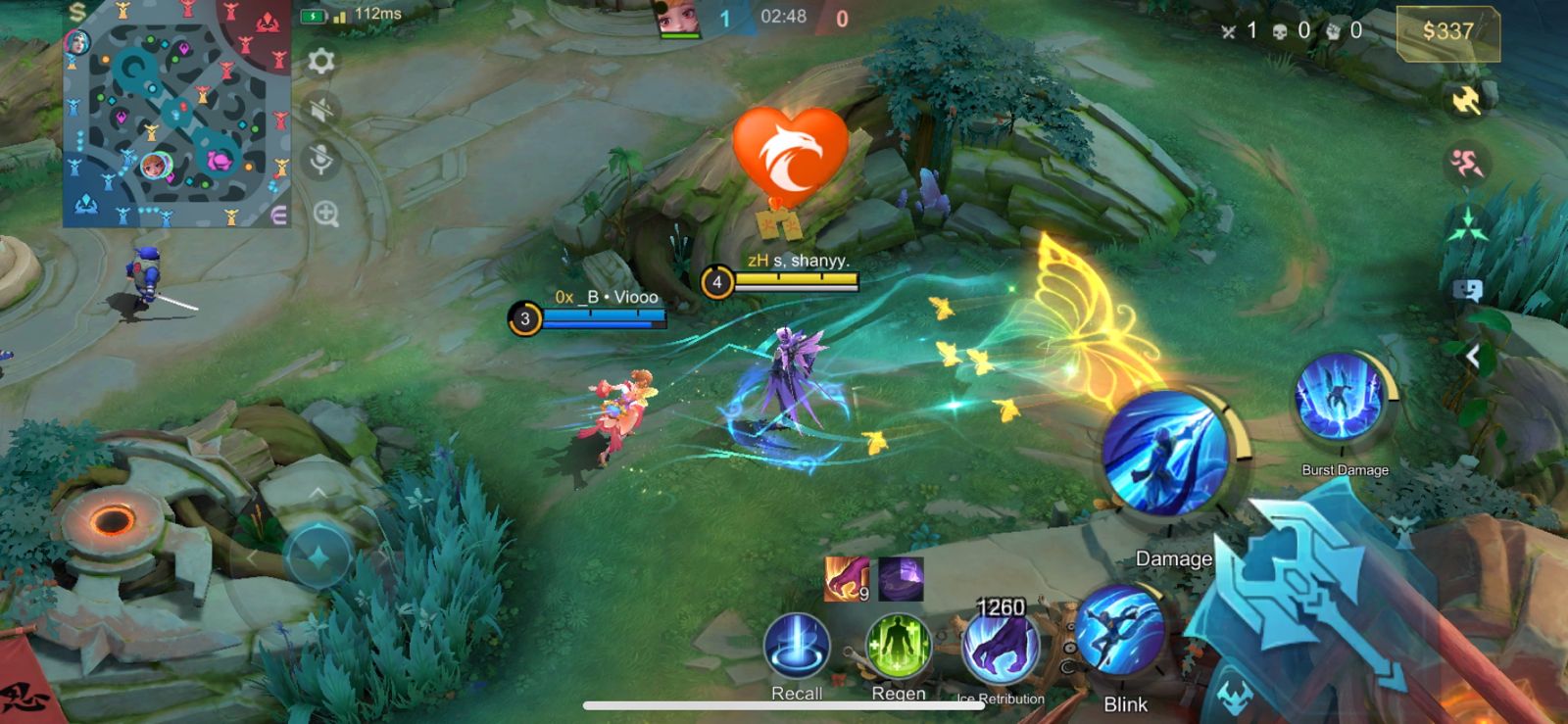Open the settings gear
The image size is (1568, 724).
321,62
